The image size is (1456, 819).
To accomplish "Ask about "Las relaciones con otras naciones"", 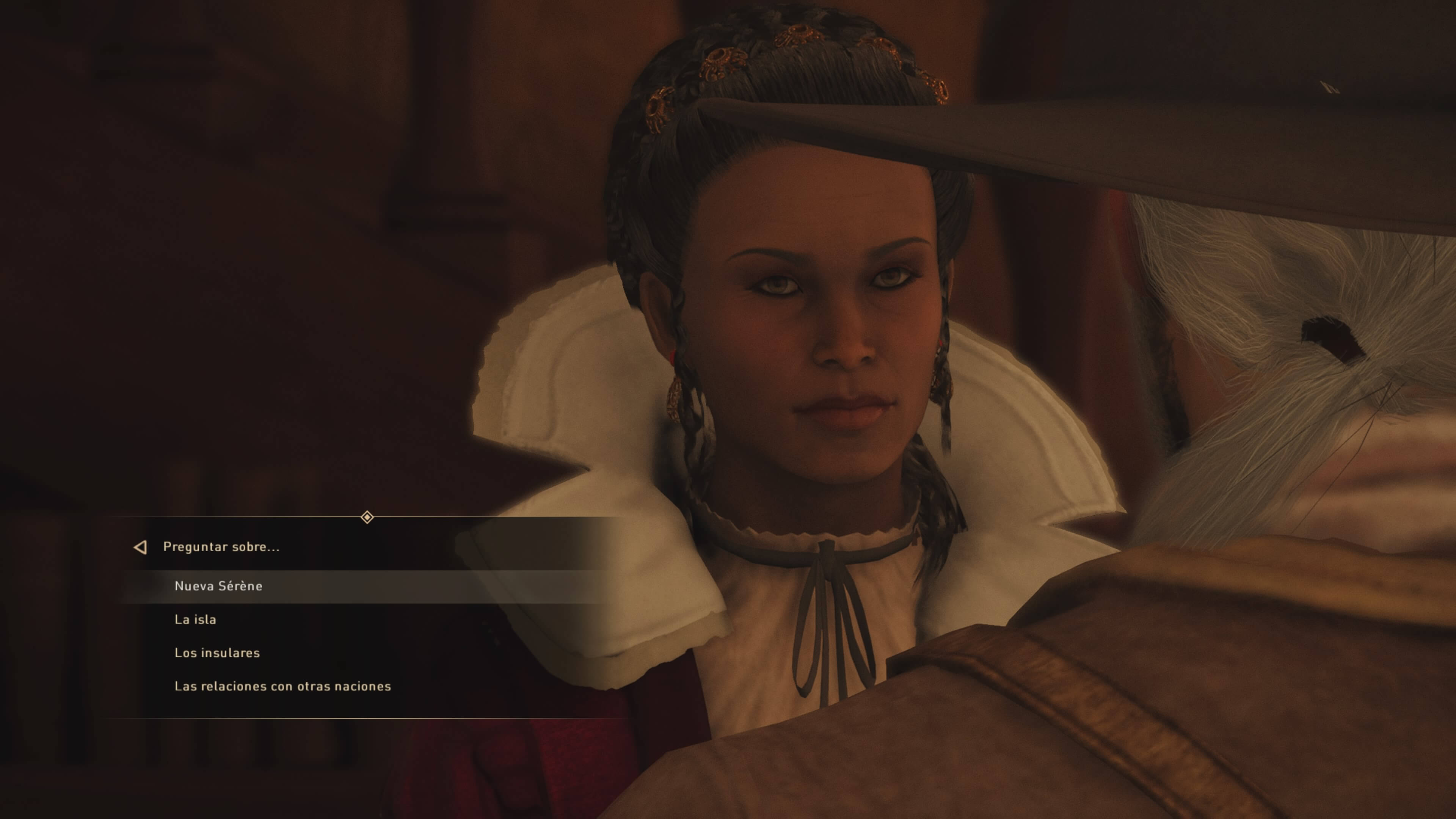I will tap(282, 686).
